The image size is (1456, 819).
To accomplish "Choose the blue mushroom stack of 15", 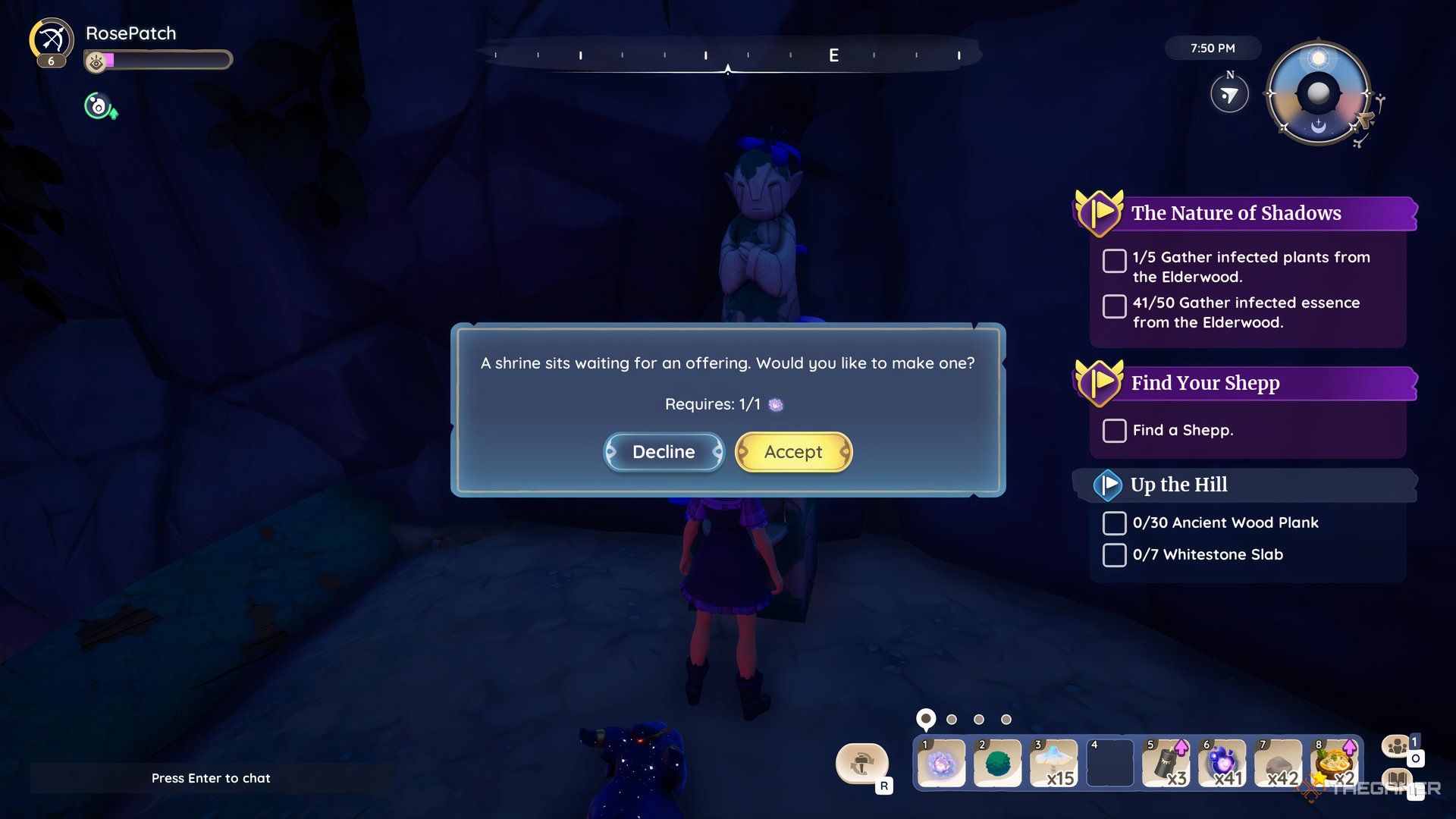I will (x=1054, y=763).
